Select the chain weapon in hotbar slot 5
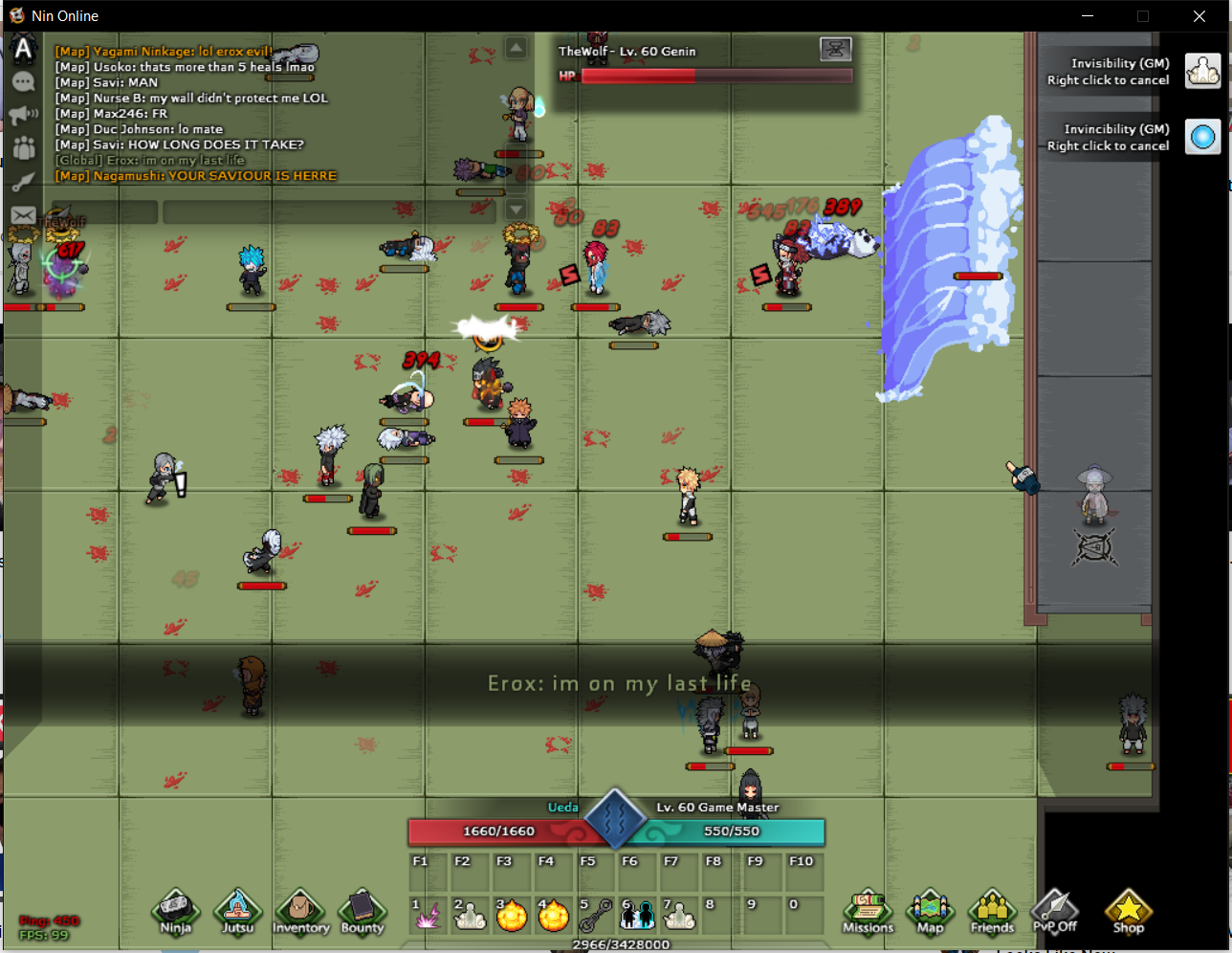This screenshot has width=1232, height=953. tap(596, 916)
